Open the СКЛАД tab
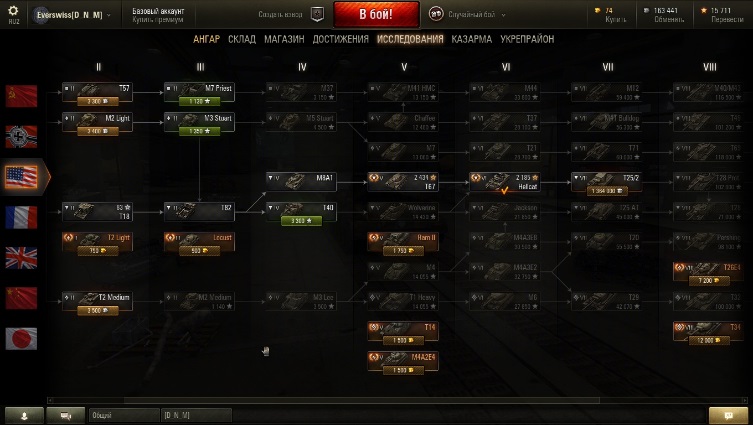The width and height of the screenshot is (753, 425). coord(242,39)
